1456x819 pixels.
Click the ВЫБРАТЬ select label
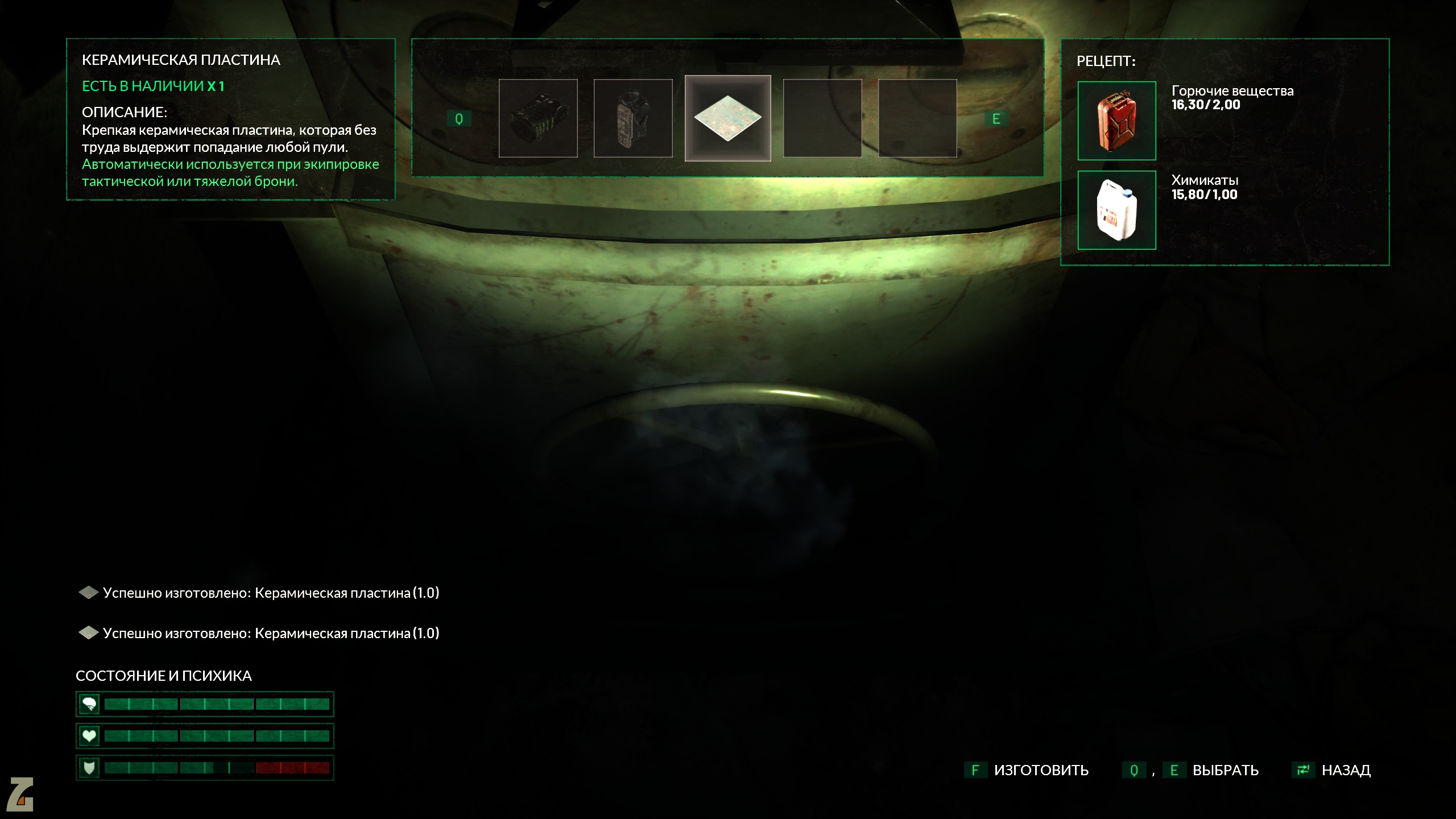[x=1225, y=770]
